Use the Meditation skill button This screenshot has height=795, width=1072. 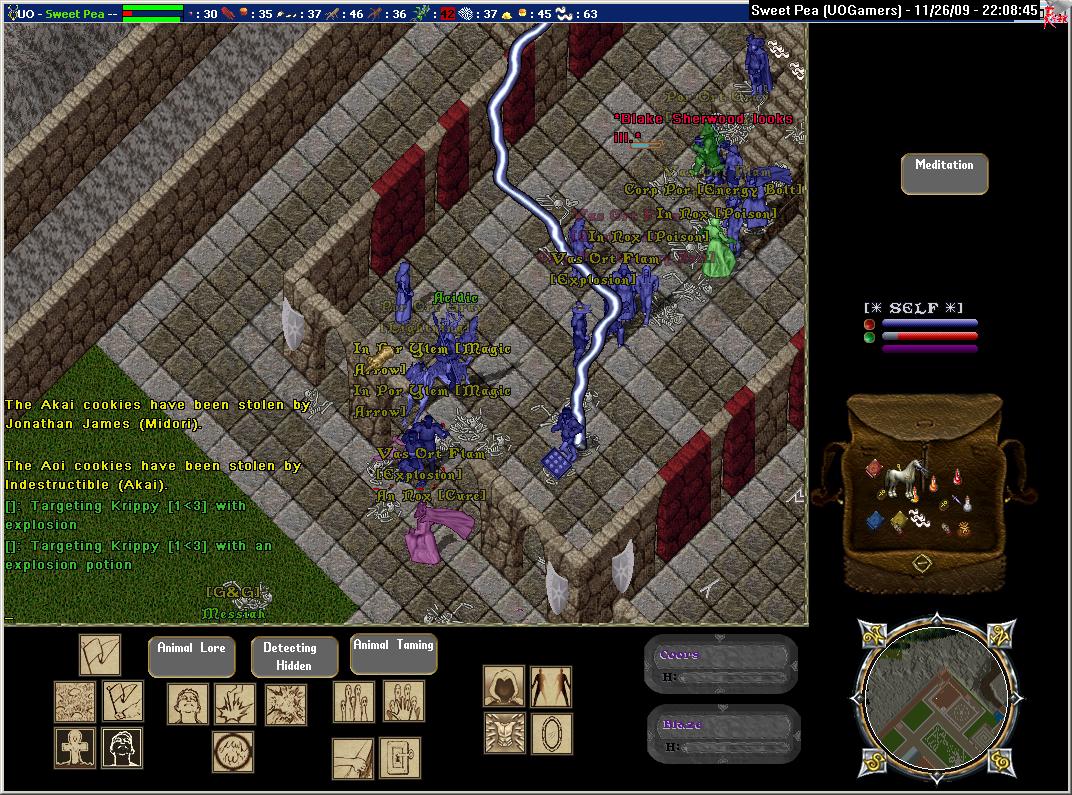944,174
